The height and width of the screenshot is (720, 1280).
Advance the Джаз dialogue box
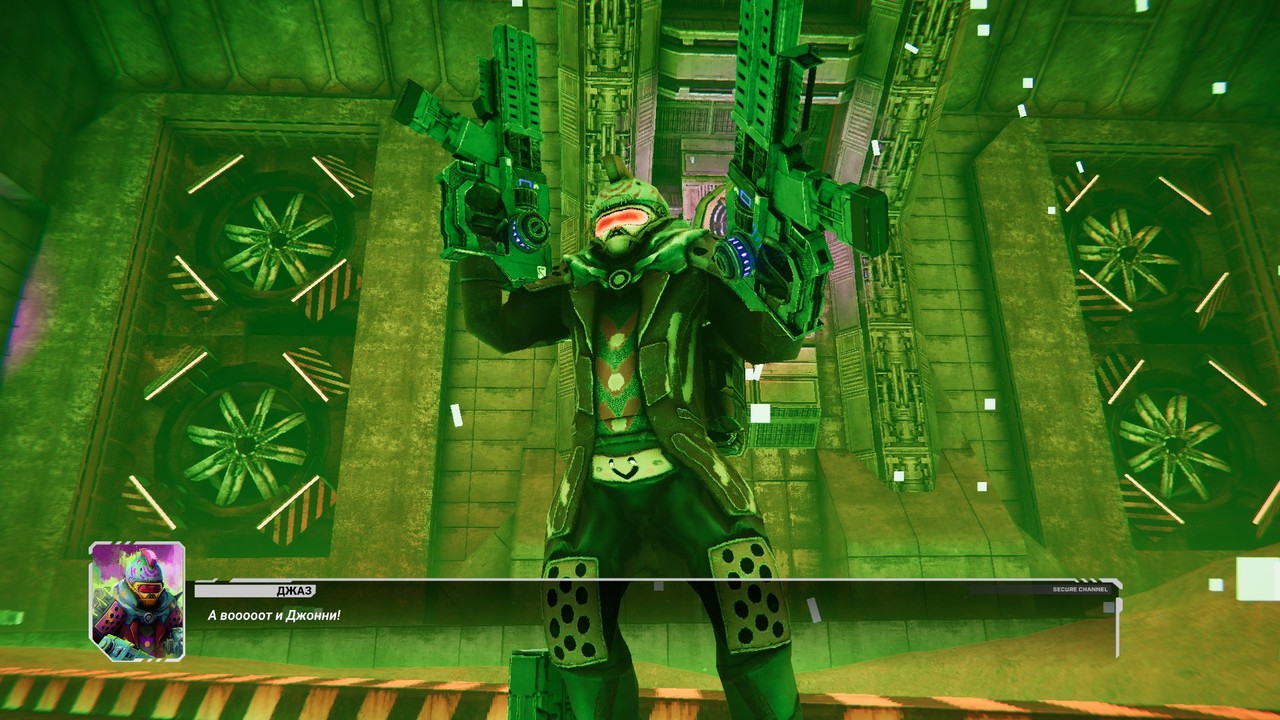point(655,614)
